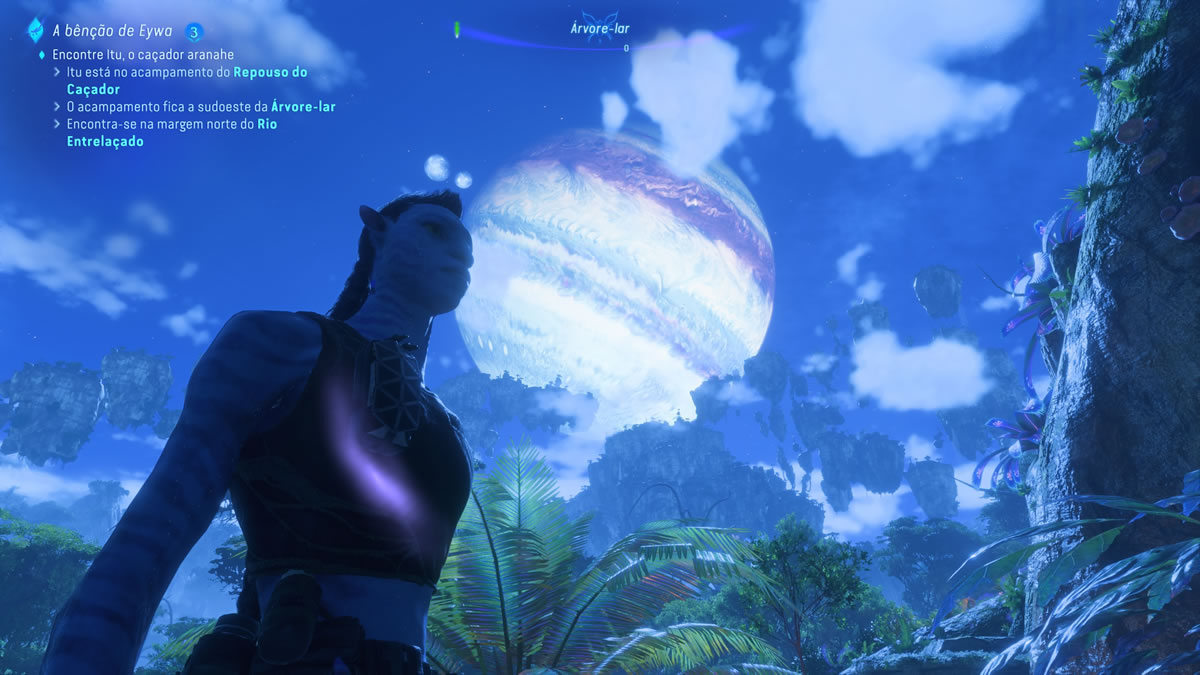This screenshot has width=1200, height=675.
Task: Click the blue quest diamond icon
Action: point(35,30)
